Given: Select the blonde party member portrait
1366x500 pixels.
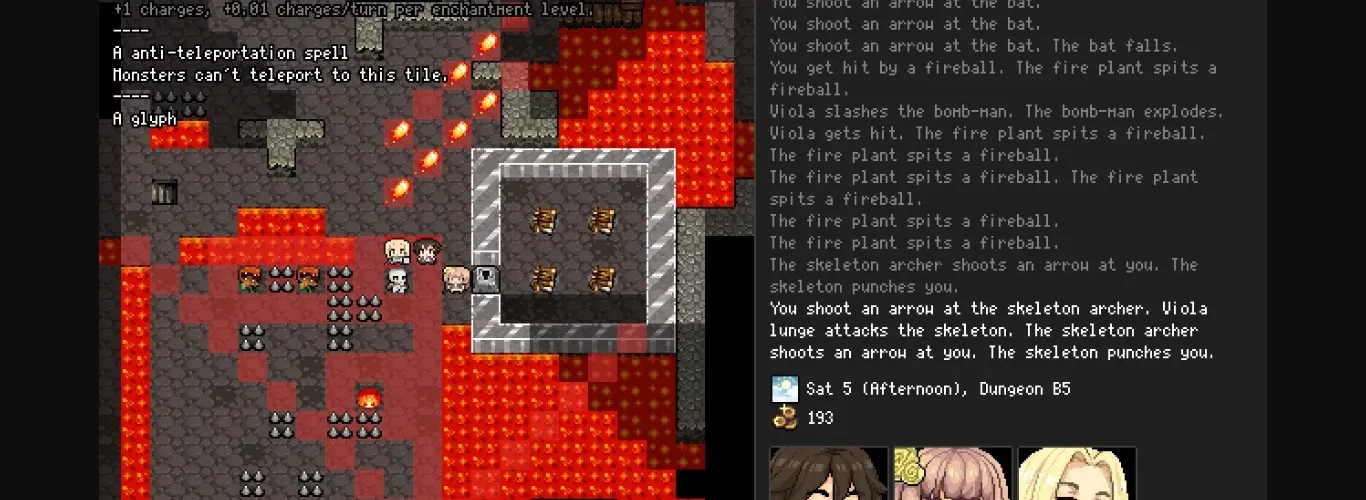Looking at the screenshot, I should pyautogui.click(x=1077, y=474).
